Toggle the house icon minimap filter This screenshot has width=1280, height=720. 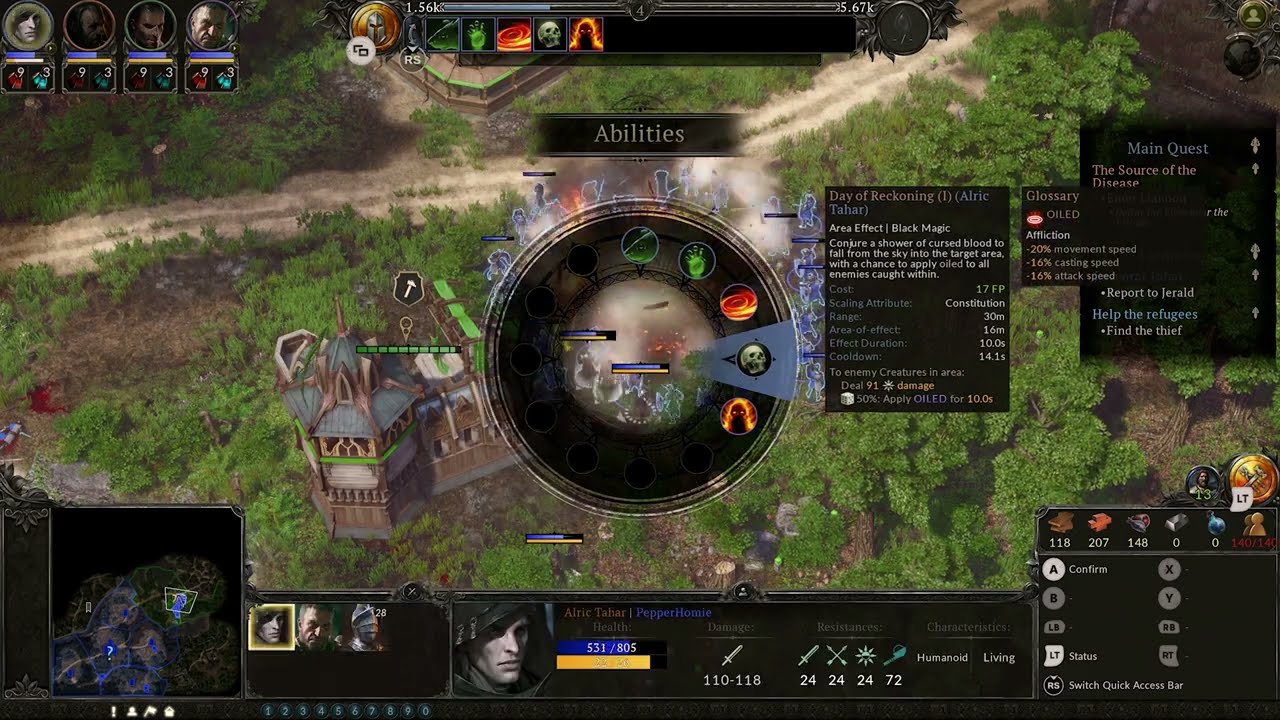click(x=169, y=711)
